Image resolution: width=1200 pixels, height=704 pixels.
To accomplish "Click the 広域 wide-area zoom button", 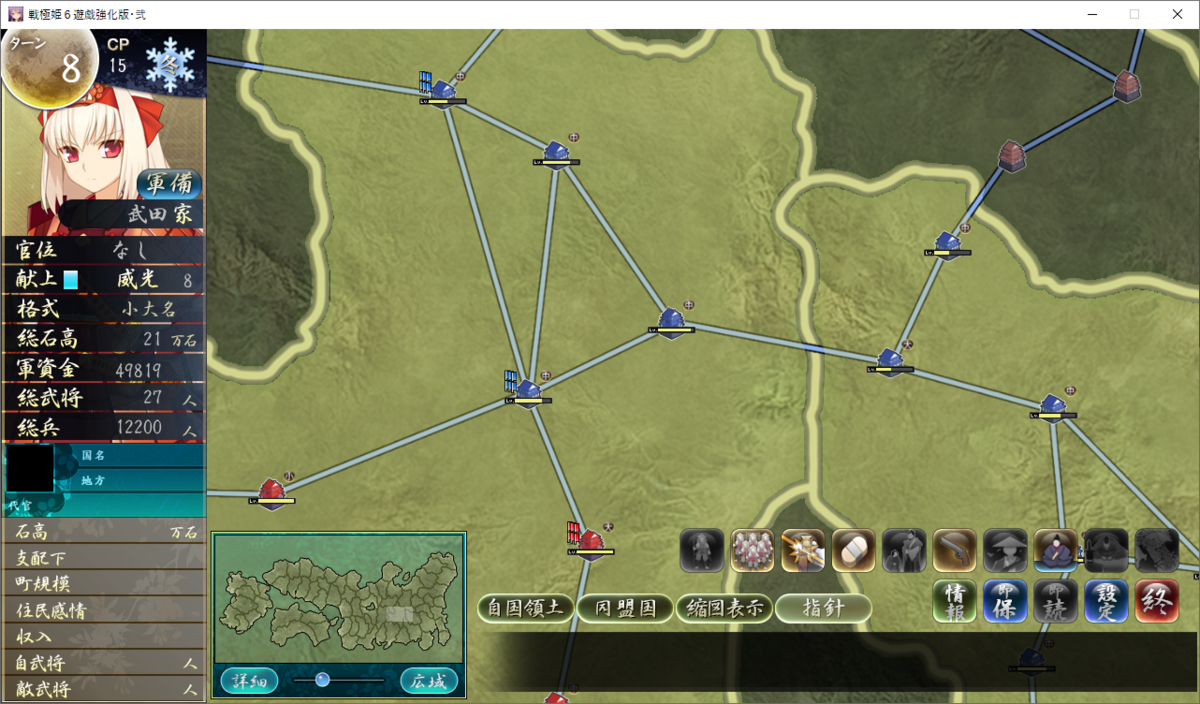I will (x=429, y=681).
